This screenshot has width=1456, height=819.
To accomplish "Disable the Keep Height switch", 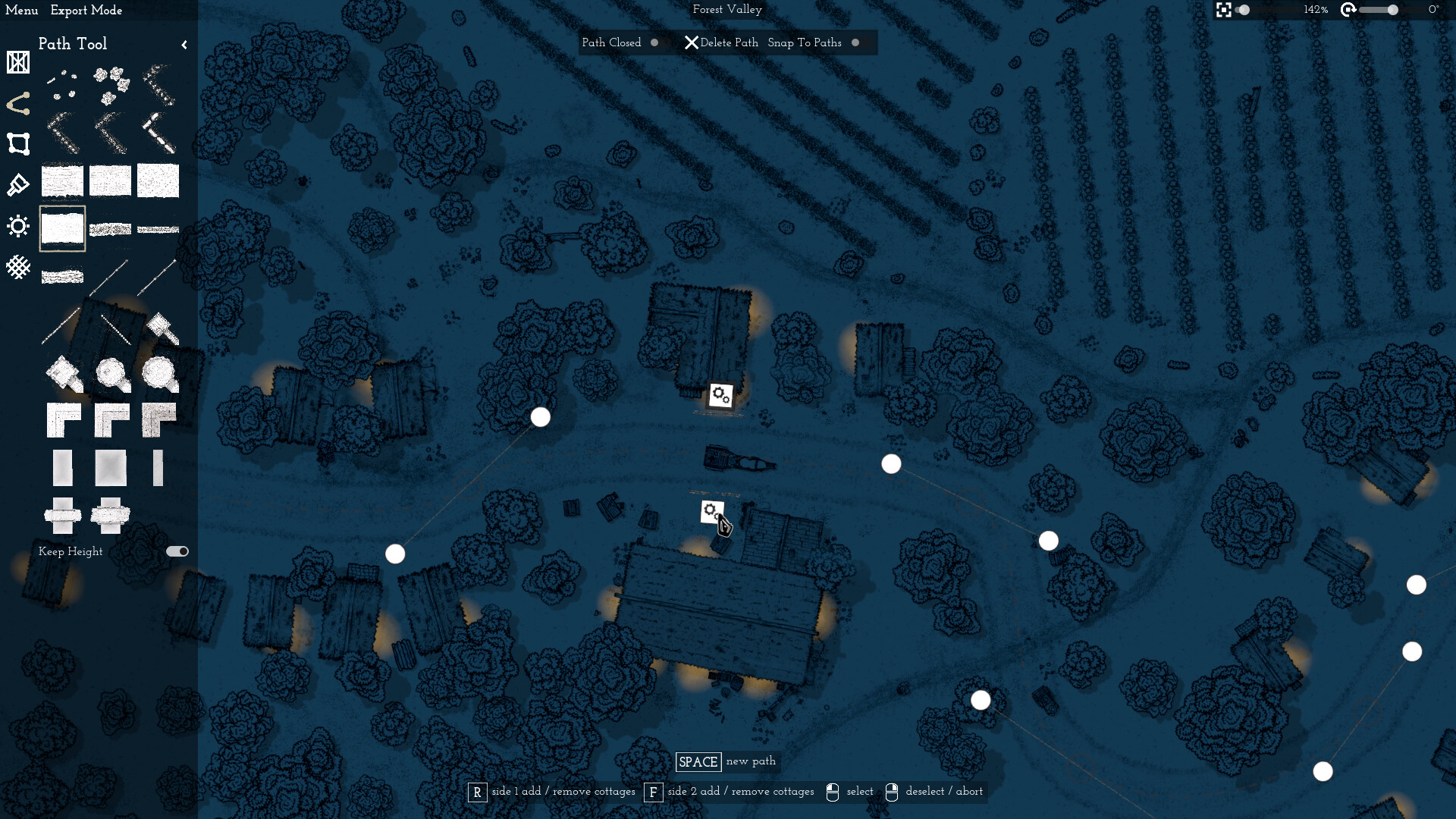I will pos(176,551).
